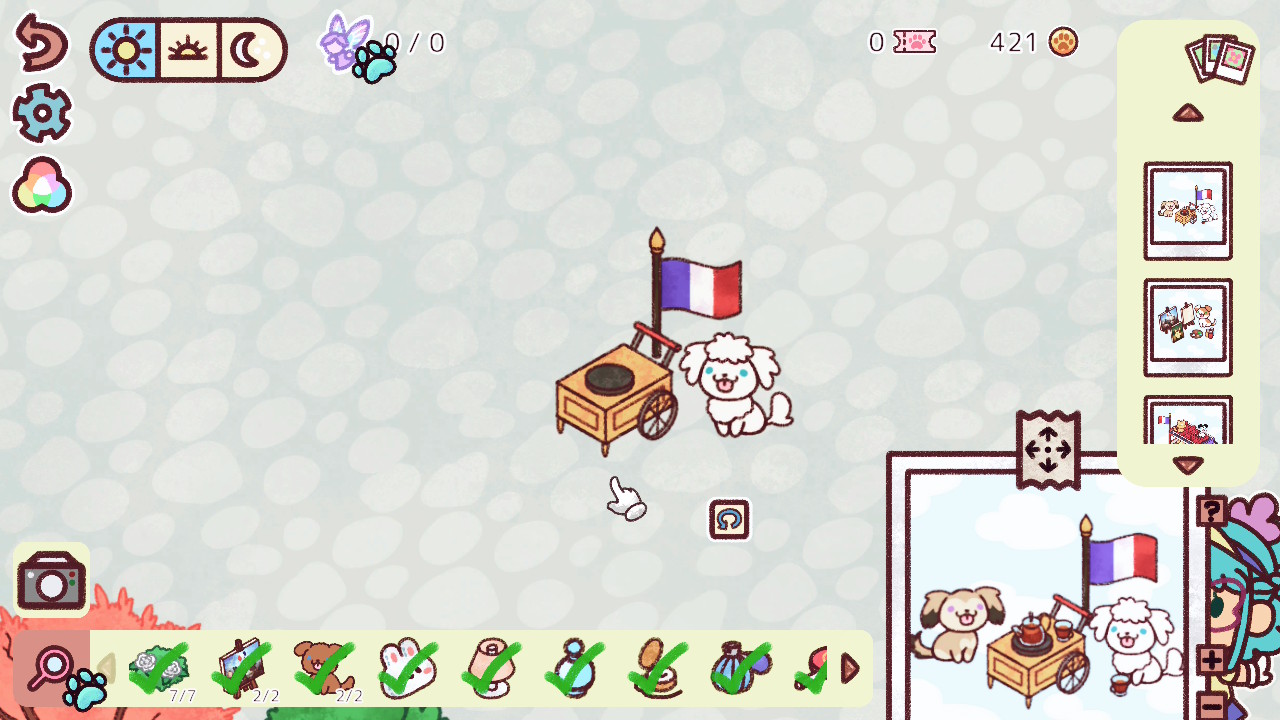Show next items with right arrow
Image resolution: width=1280 pixels, height=720 pixels.
pos(851,668)
